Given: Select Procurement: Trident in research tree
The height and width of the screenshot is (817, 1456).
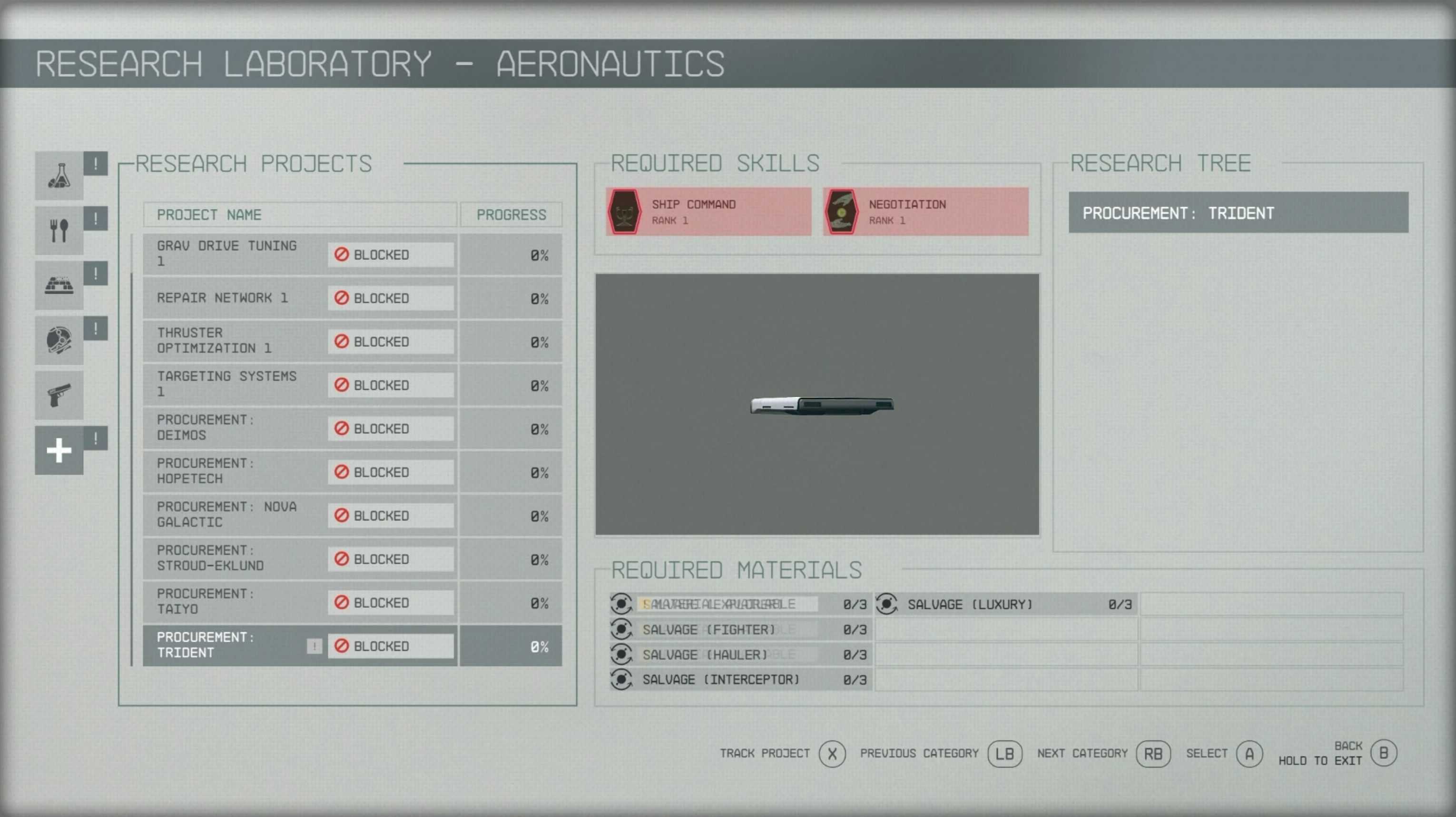Looking at the screenshot, I should point(1238,213).
